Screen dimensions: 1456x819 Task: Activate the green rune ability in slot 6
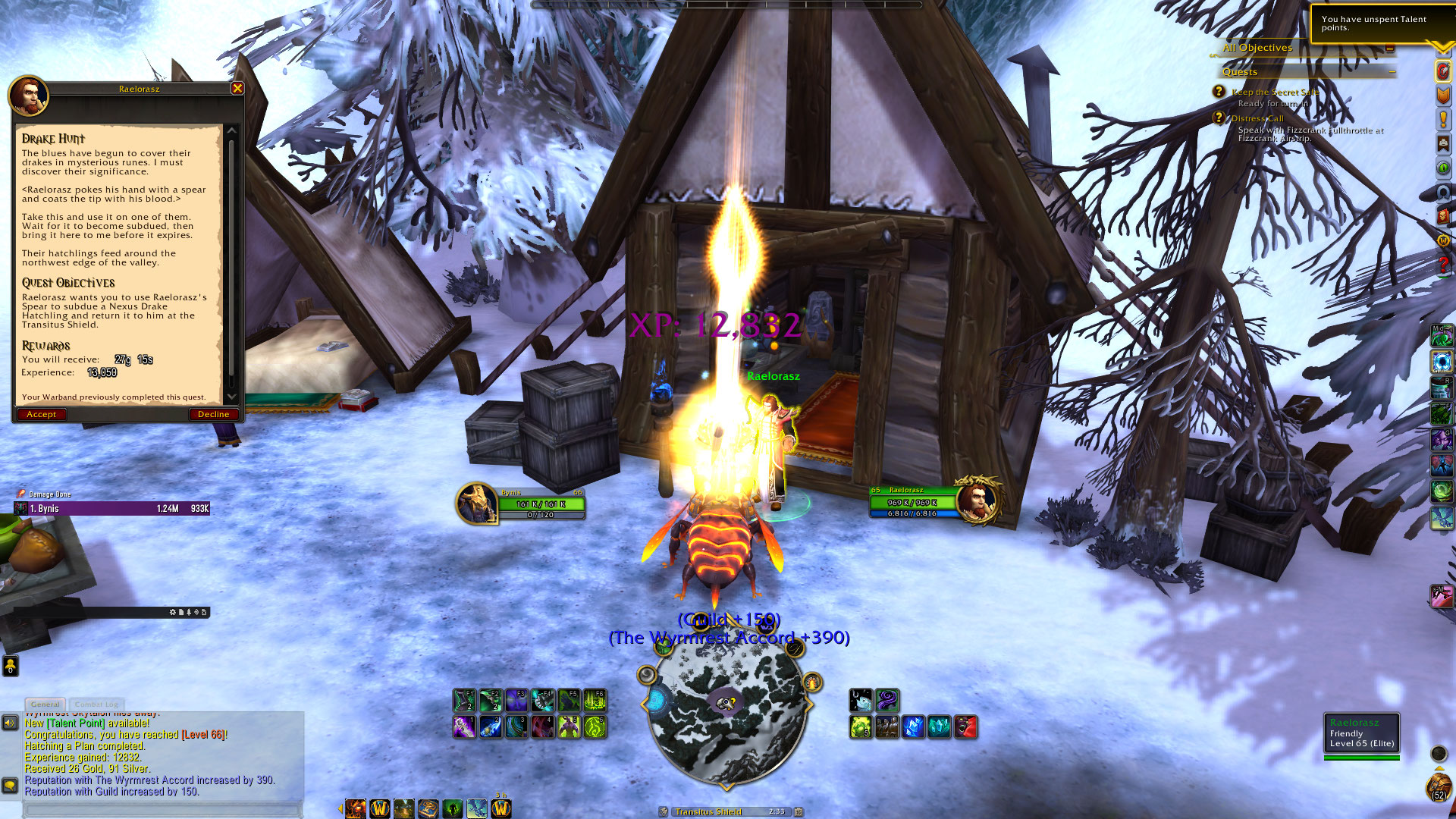tap(595, 727)
